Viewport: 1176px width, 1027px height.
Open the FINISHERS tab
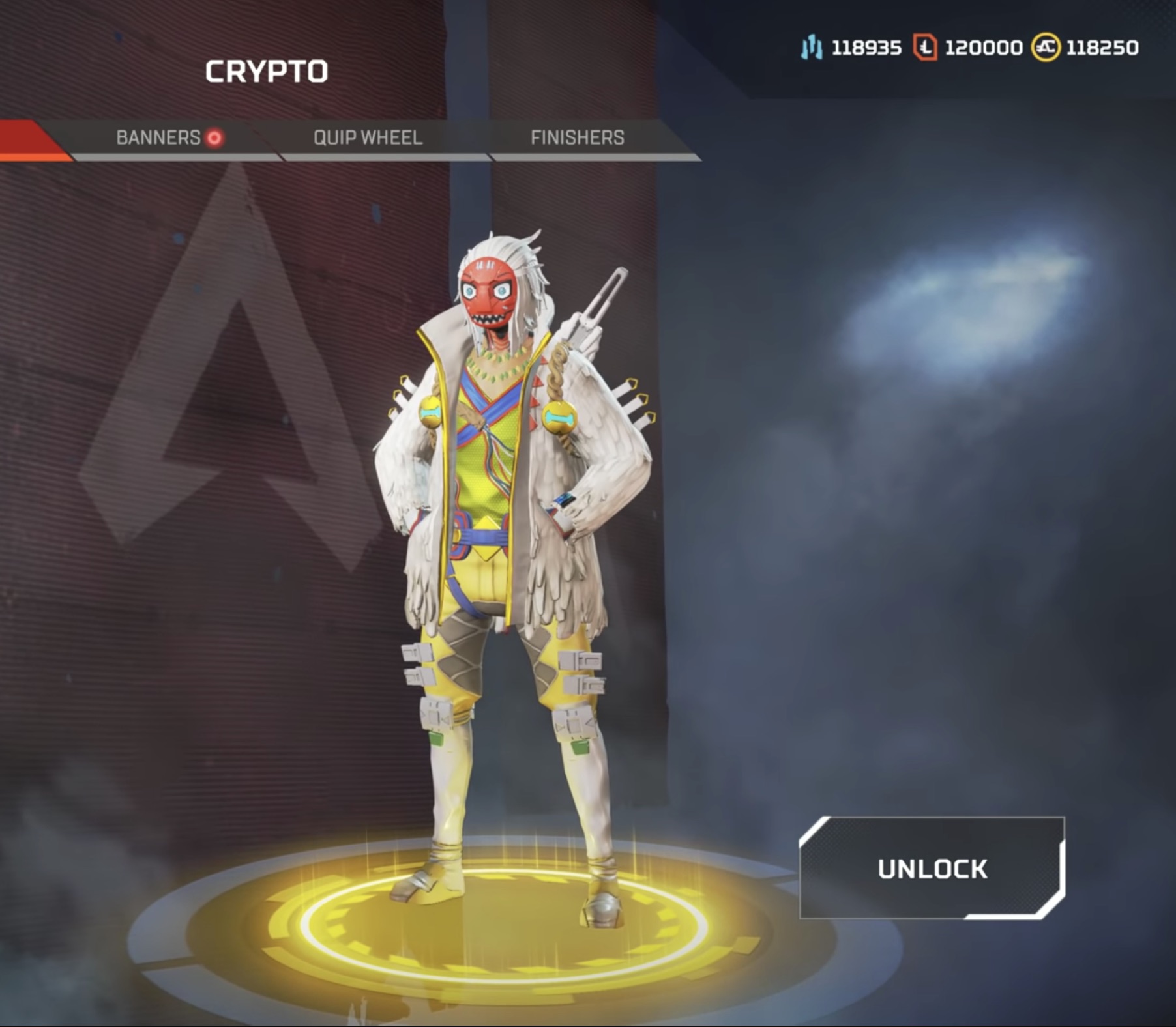577,137
